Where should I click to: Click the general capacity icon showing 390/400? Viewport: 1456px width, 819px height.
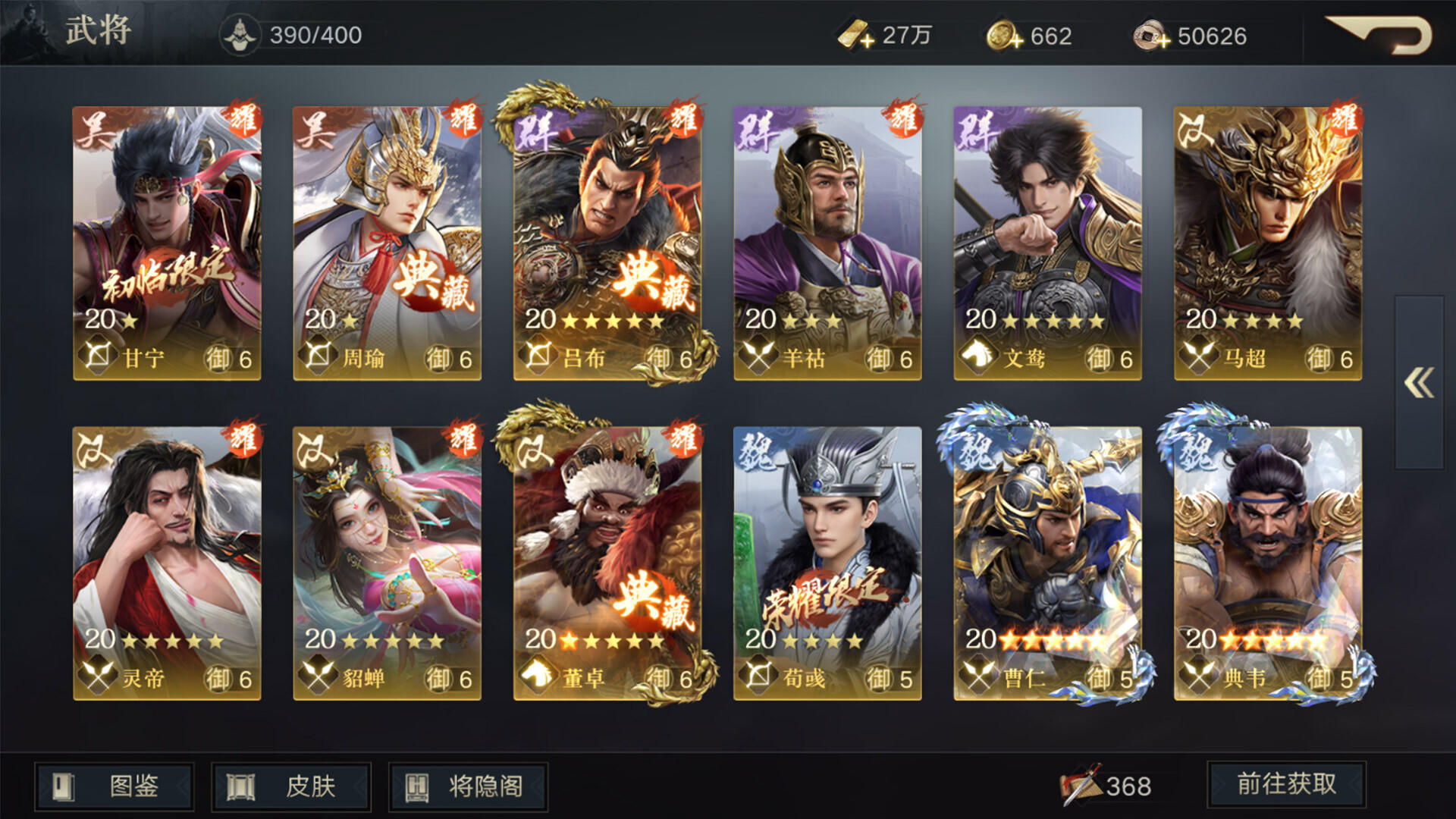coord(240,33)
